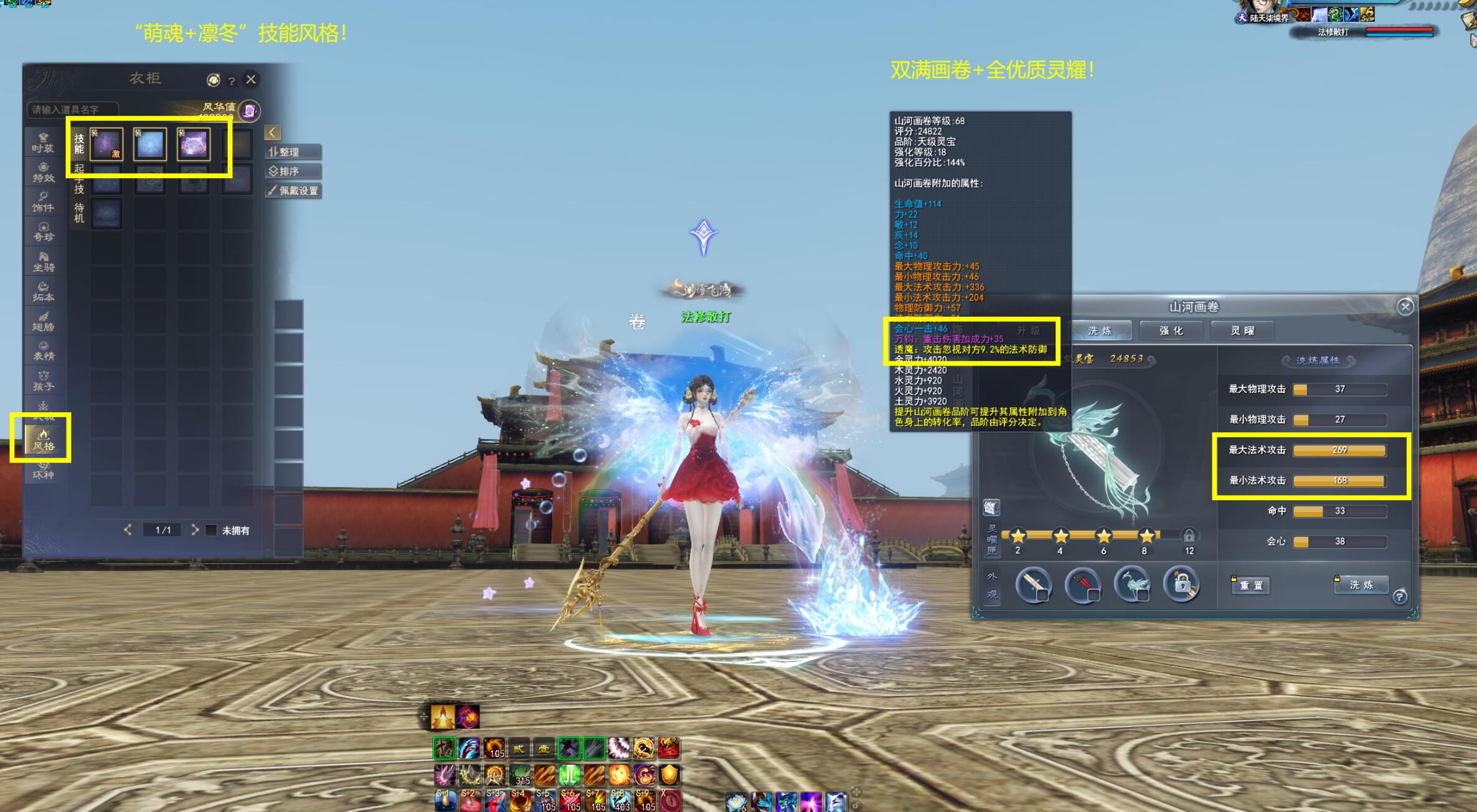Close the 山河画卷 window
The image size is (1477, 812).
[1405, 306]
